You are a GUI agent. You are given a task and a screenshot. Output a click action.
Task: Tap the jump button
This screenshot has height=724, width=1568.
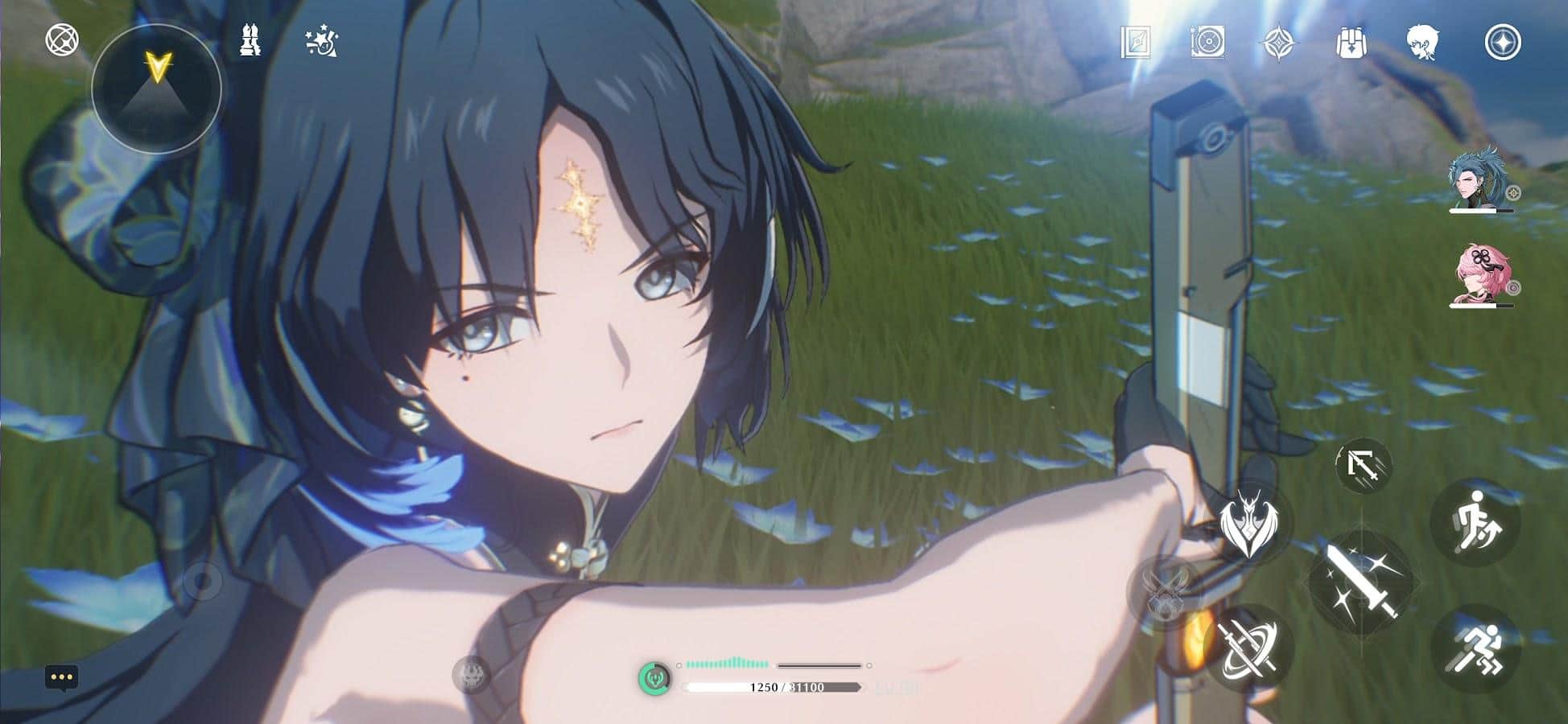point(1474,523)
